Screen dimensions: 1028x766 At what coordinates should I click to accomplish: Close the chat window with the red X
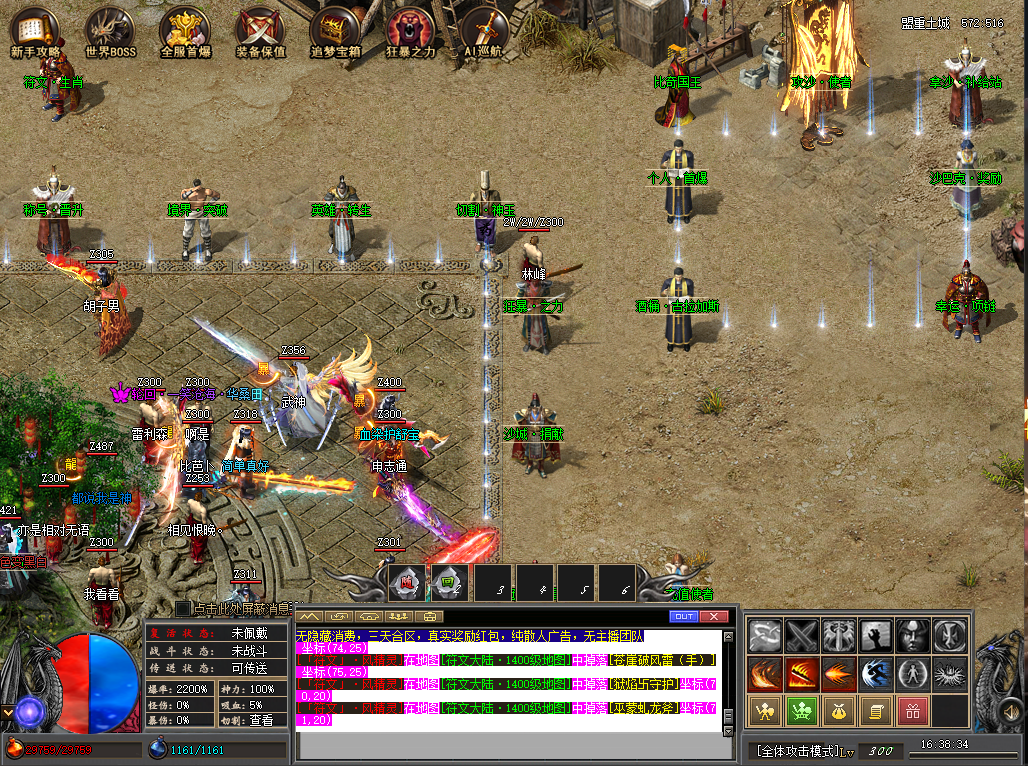pos(714,616)
